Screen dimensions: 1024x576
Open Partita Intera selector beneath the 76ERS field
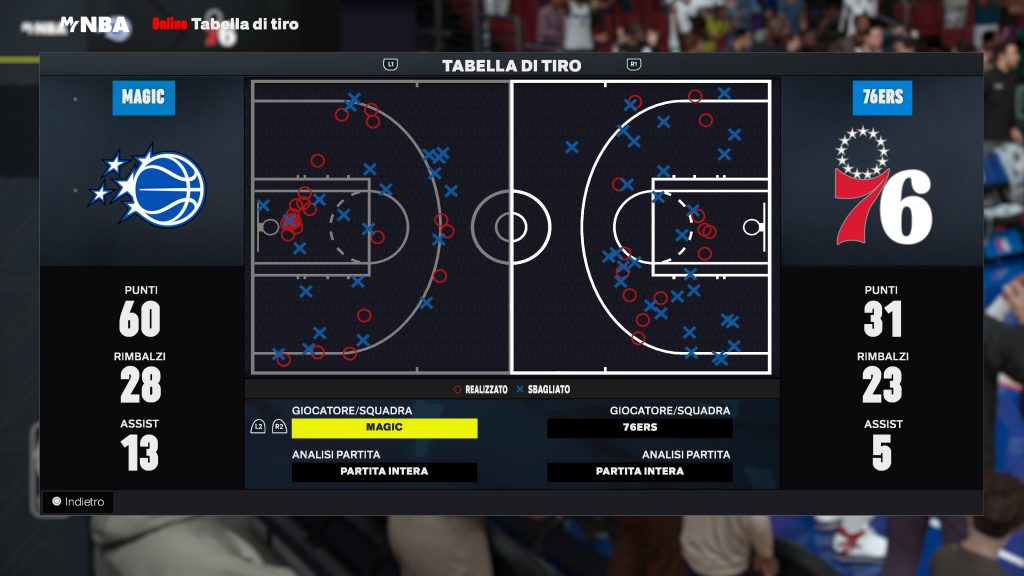(x=639, y=472)
